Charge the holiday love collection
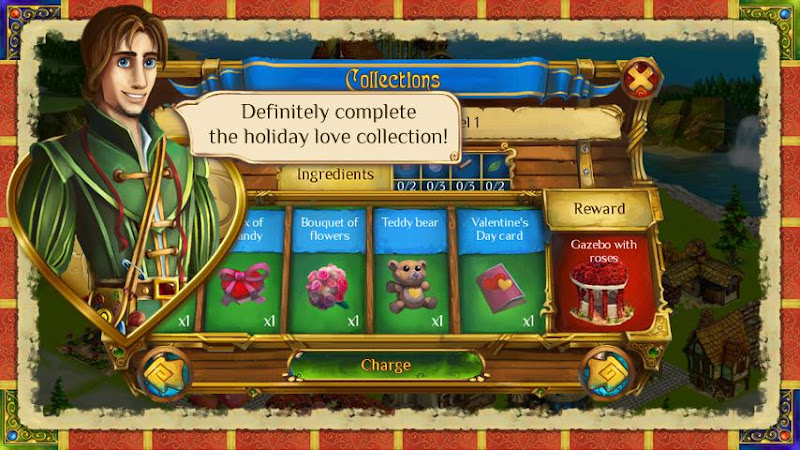The image size is (800, 450). point(386,365)
